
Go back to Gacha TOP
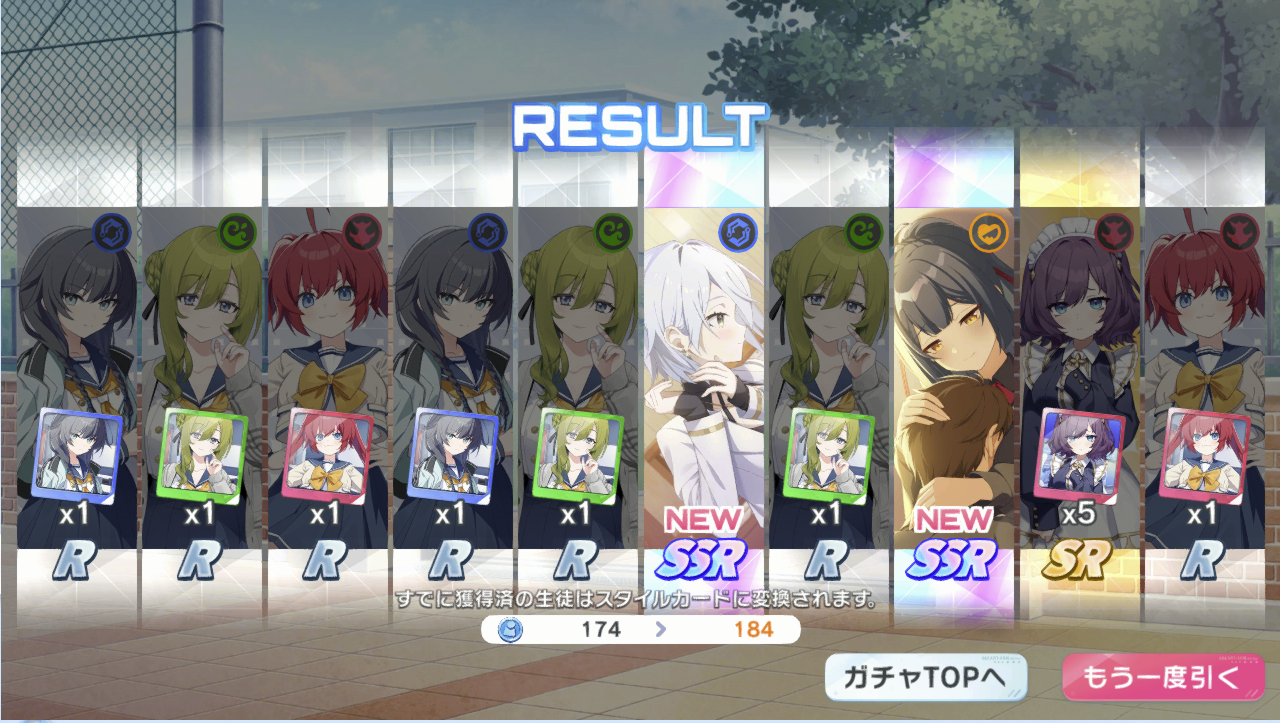926,678
